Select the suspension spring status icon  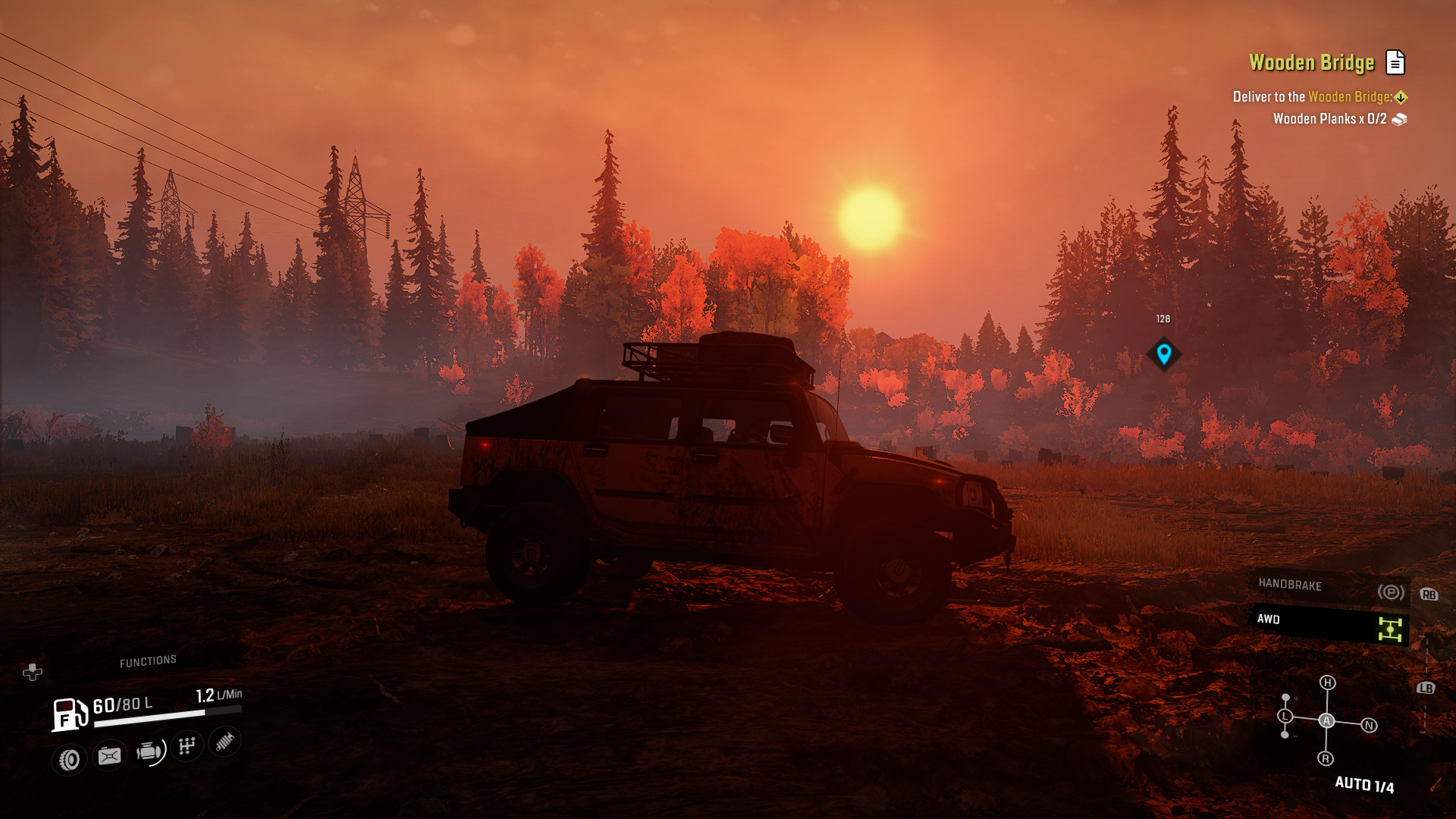[x=224, y=741]
